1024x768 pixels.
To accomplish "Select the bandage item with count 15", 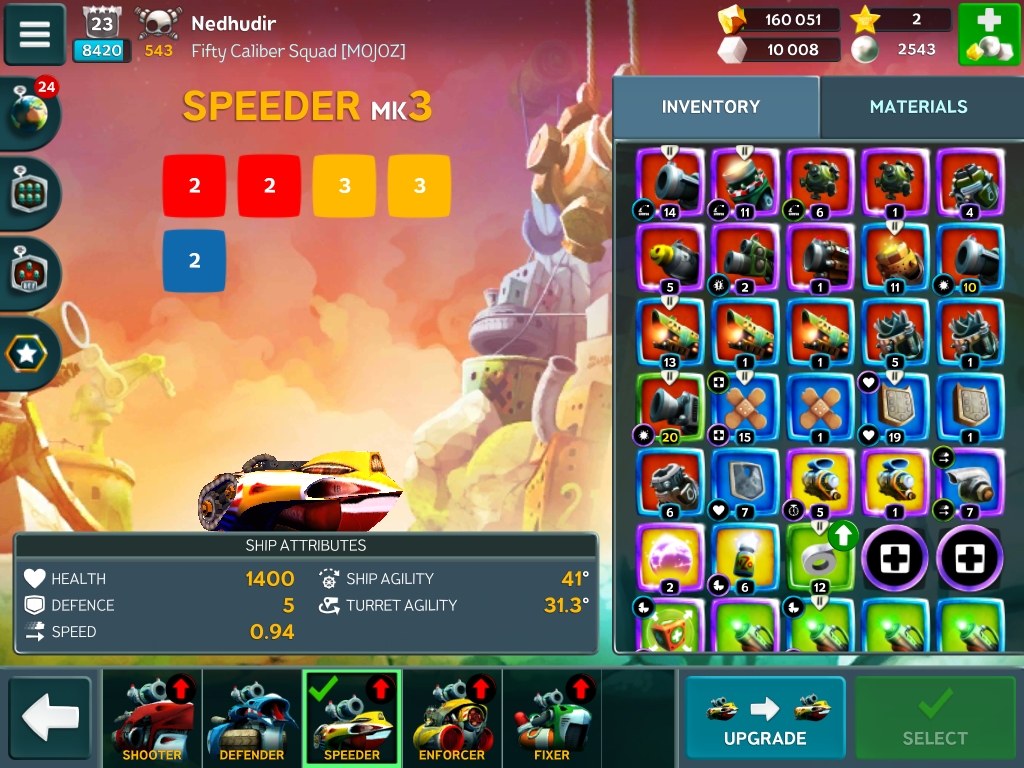I will [744, 408].
